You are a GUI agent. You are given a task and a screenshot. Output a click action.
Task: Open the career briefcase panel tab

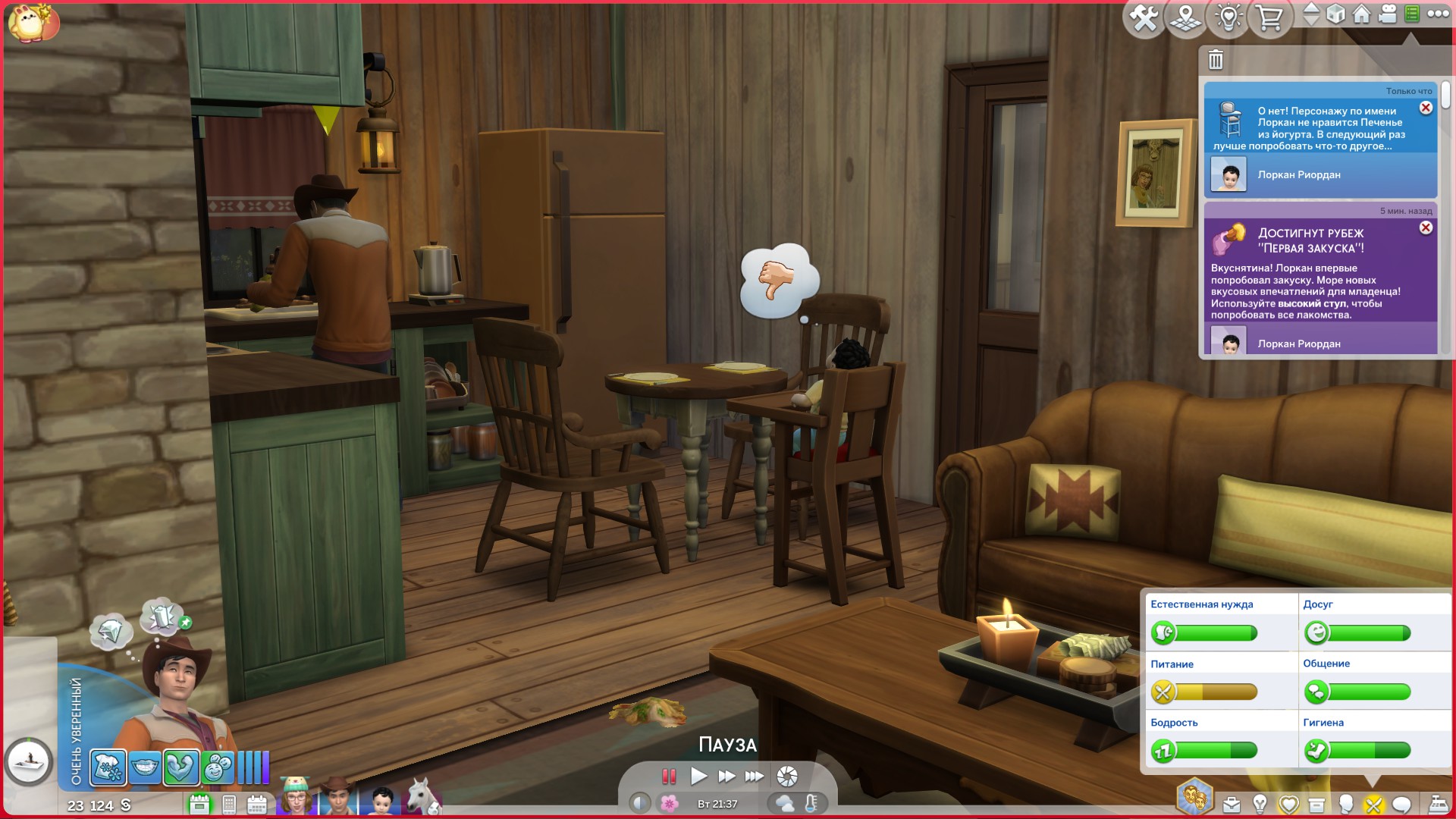[1232, 805]
